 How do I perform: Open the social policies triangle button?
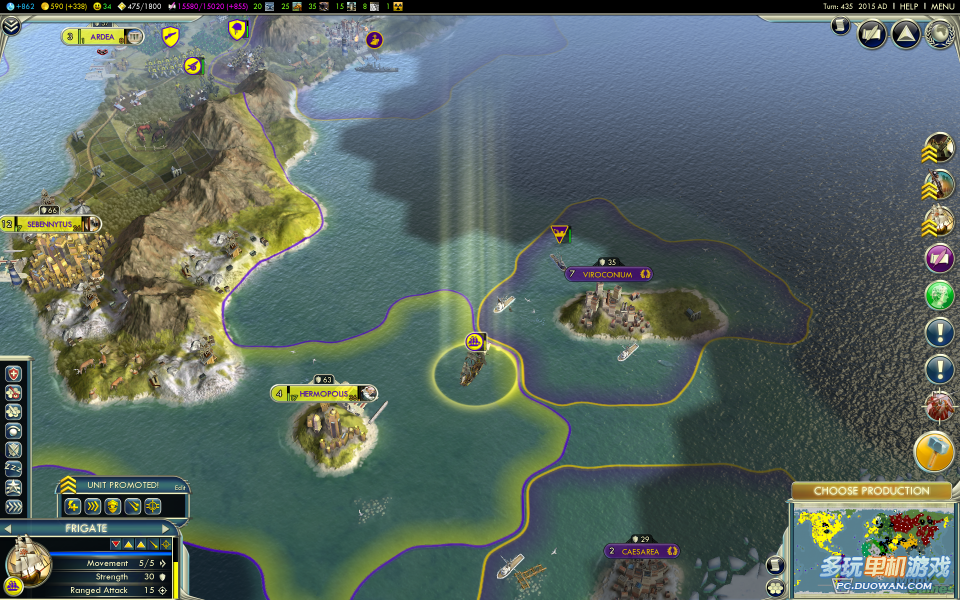click(906, 35)
